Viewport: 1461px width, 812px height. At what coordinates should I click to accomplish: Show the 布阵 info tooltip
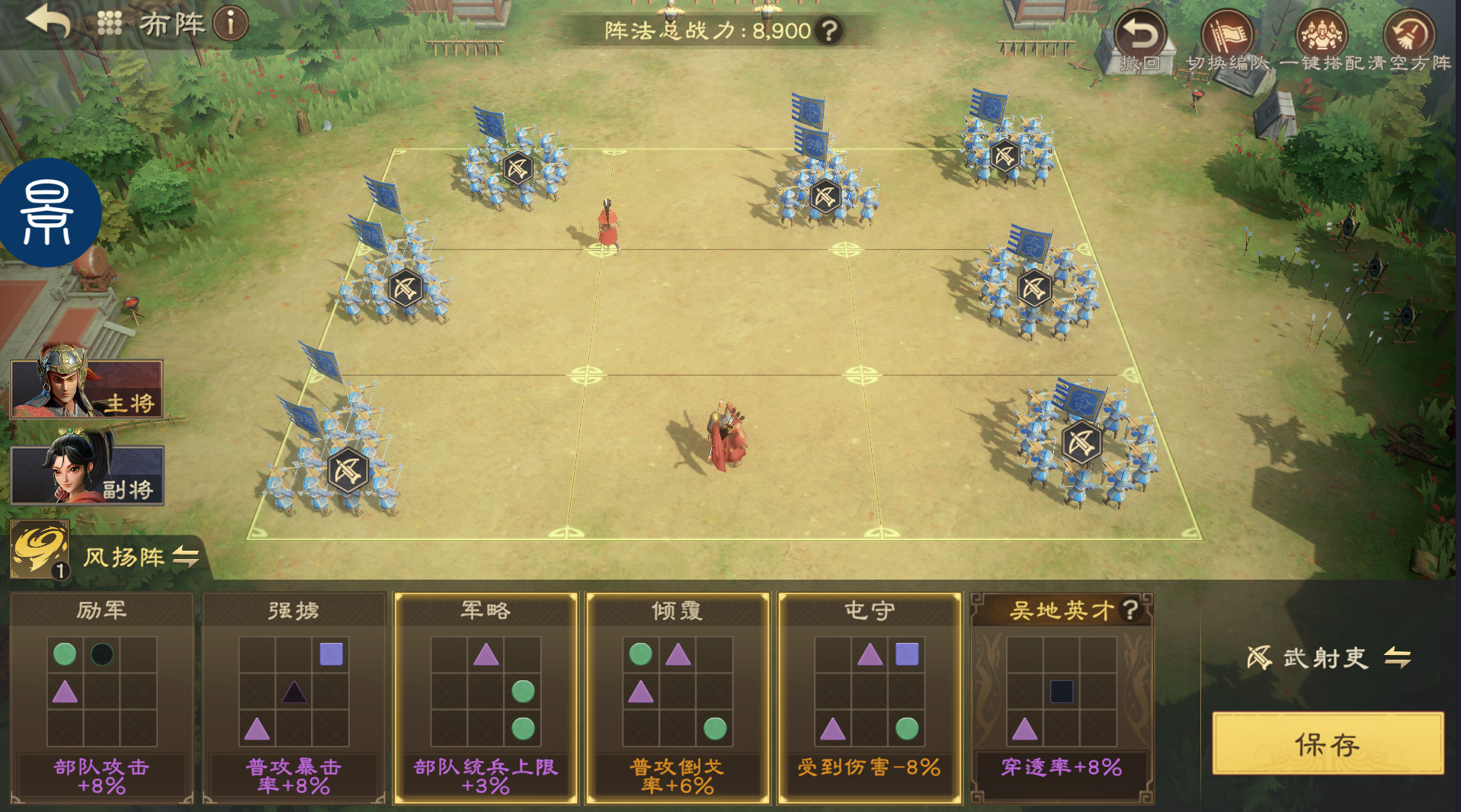pyautogui.click(x=230, y=24)
